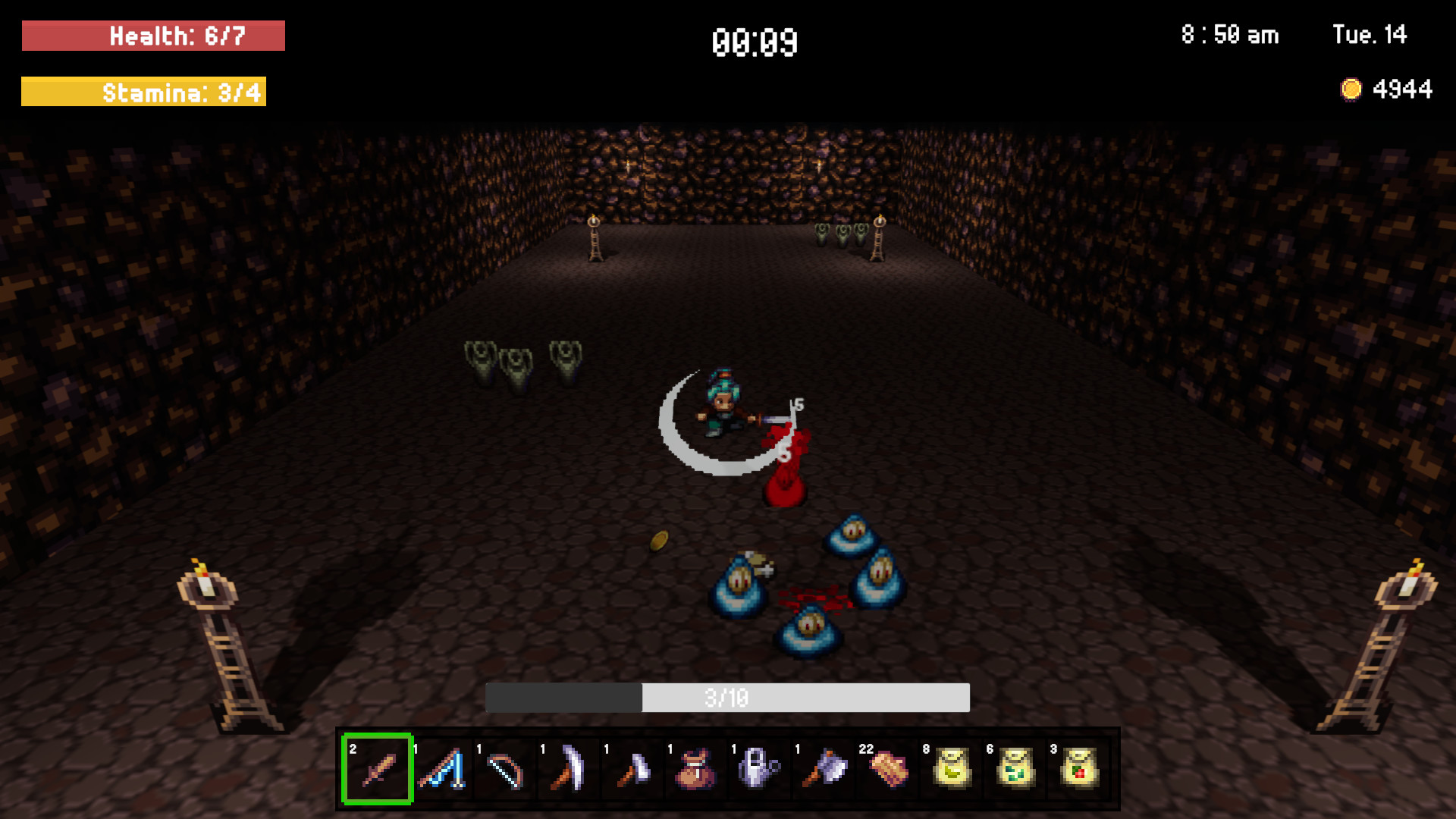Select the dagger in the first hotbar slot
Image resolution: width=1456 pixels, height=819 pixels.
click(x=378, y=768)
